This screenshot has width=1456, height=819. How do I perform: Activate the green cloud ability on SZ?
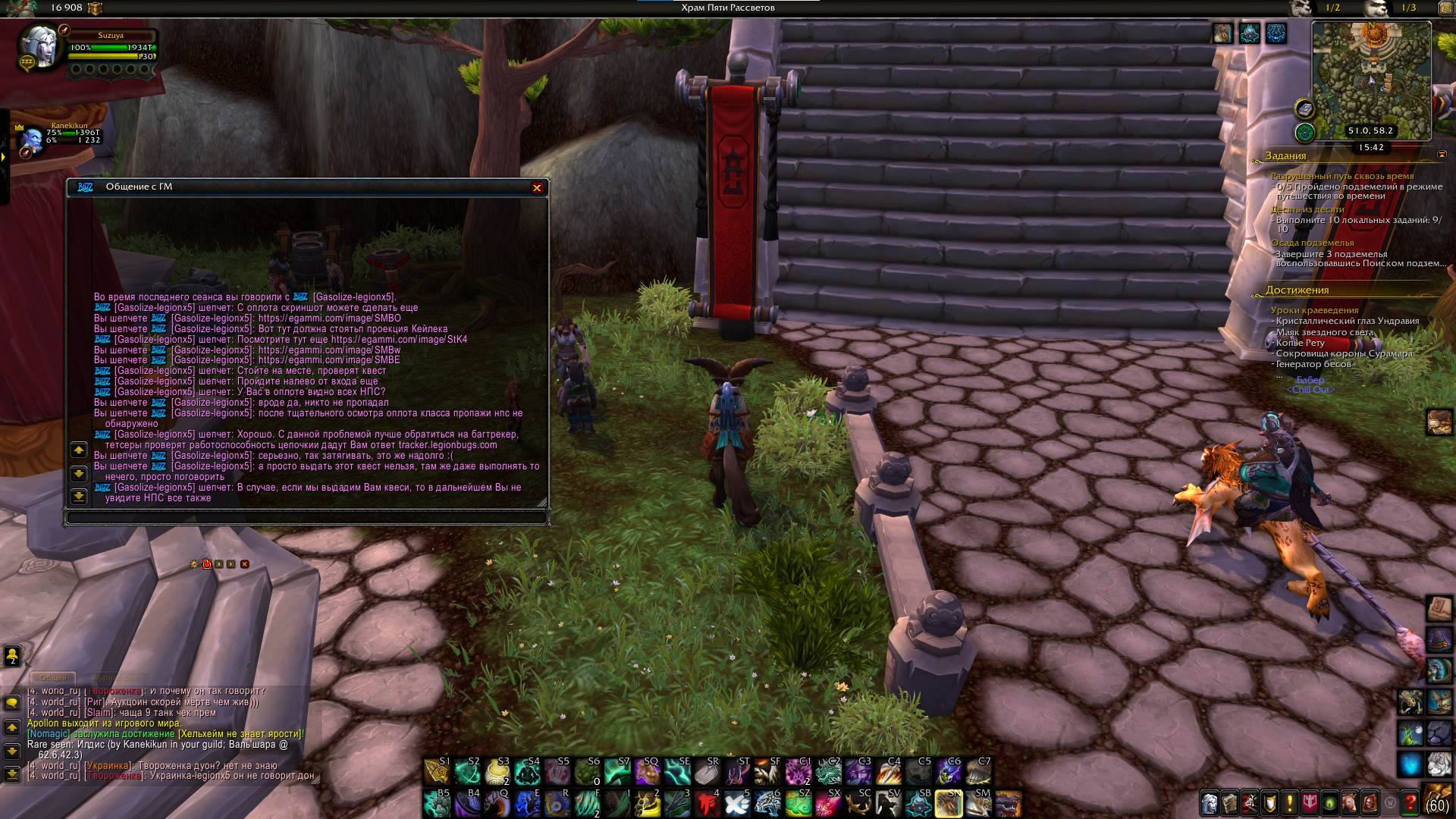click(798, 803)
